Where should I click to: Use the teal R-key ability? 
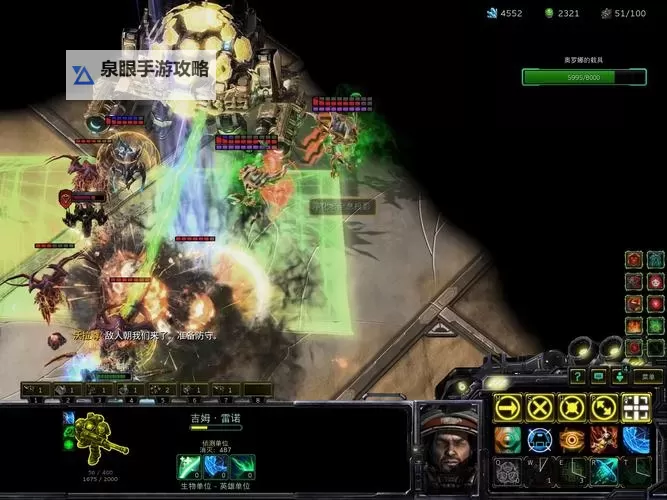(x=604, y=471)
